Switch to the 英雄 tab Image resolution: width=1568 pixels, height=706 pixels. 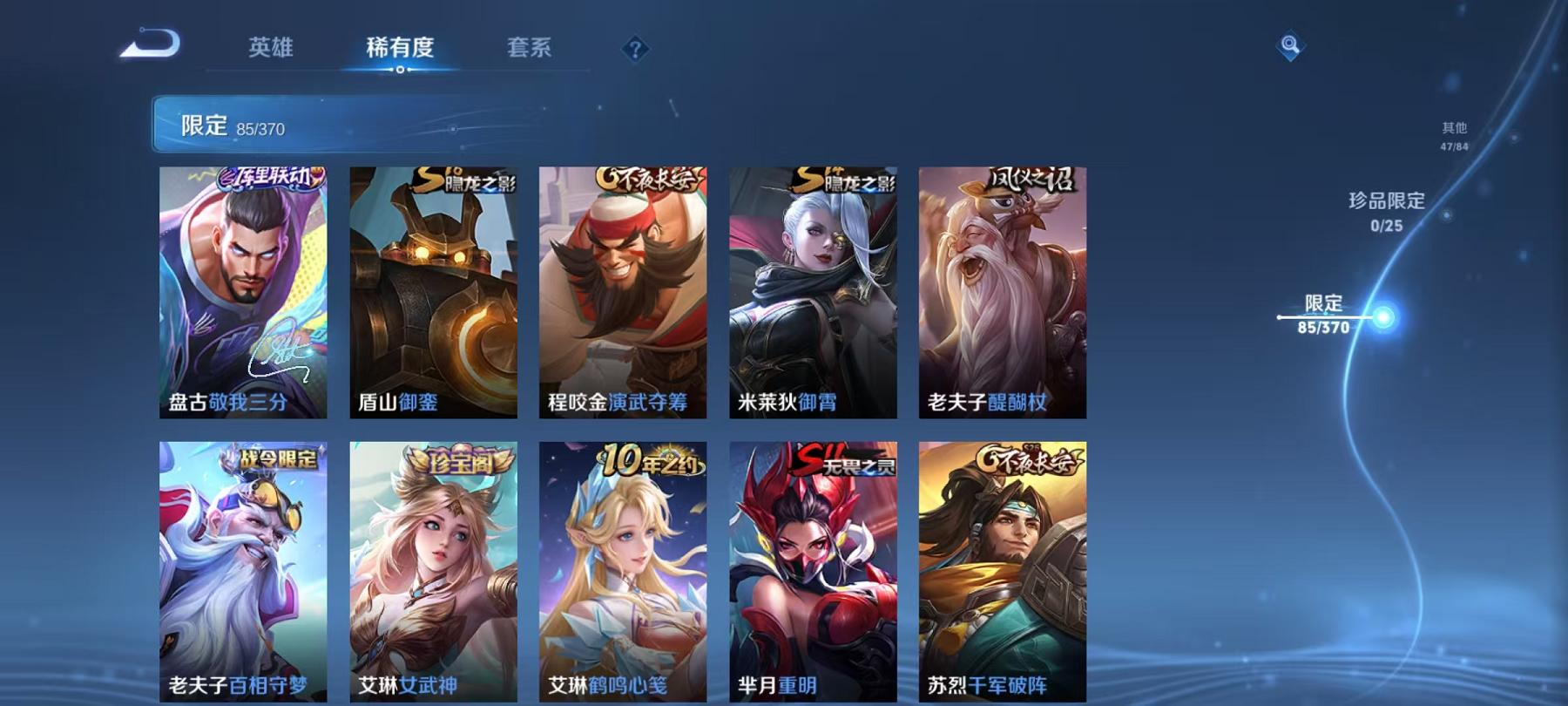(270, 50)
